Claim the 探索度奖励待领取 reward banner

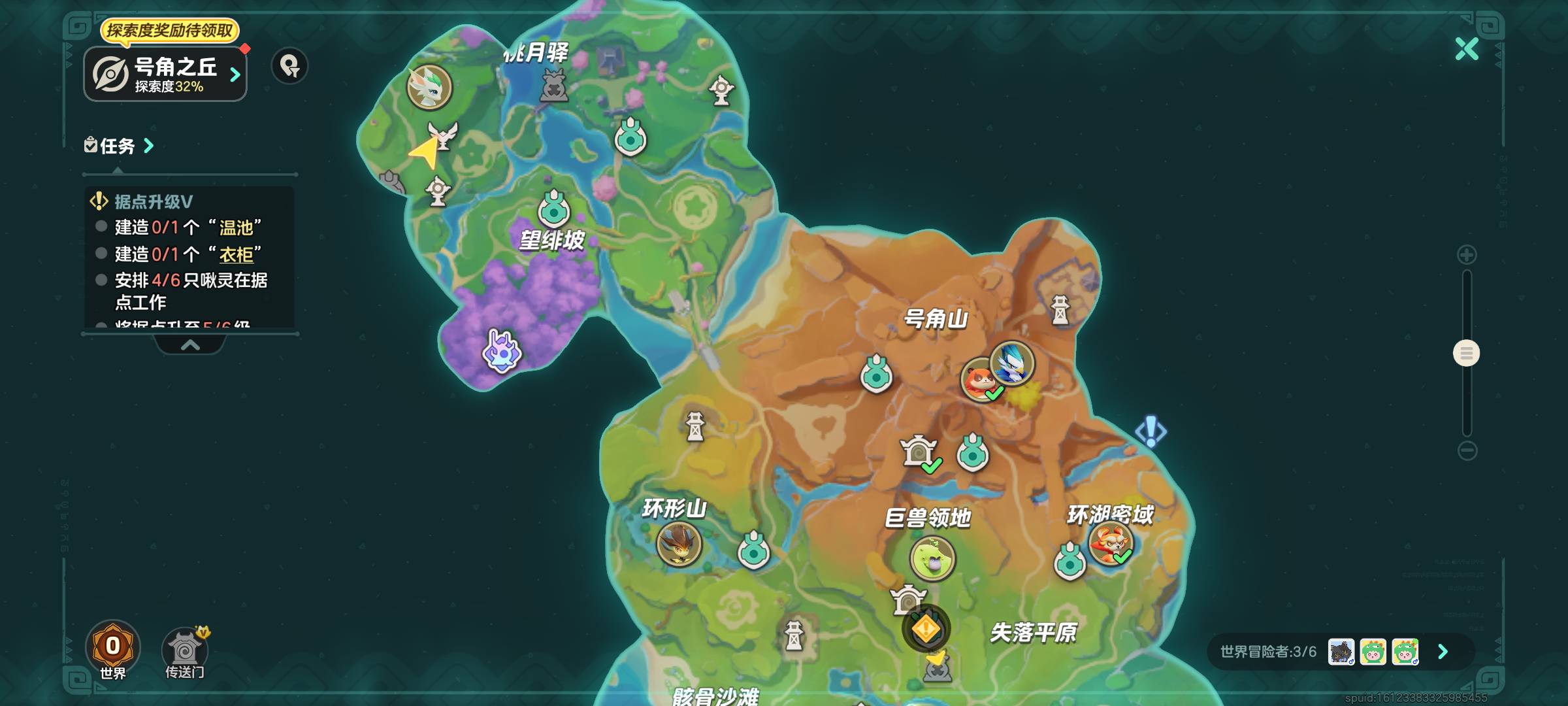[x=172, y=29]
